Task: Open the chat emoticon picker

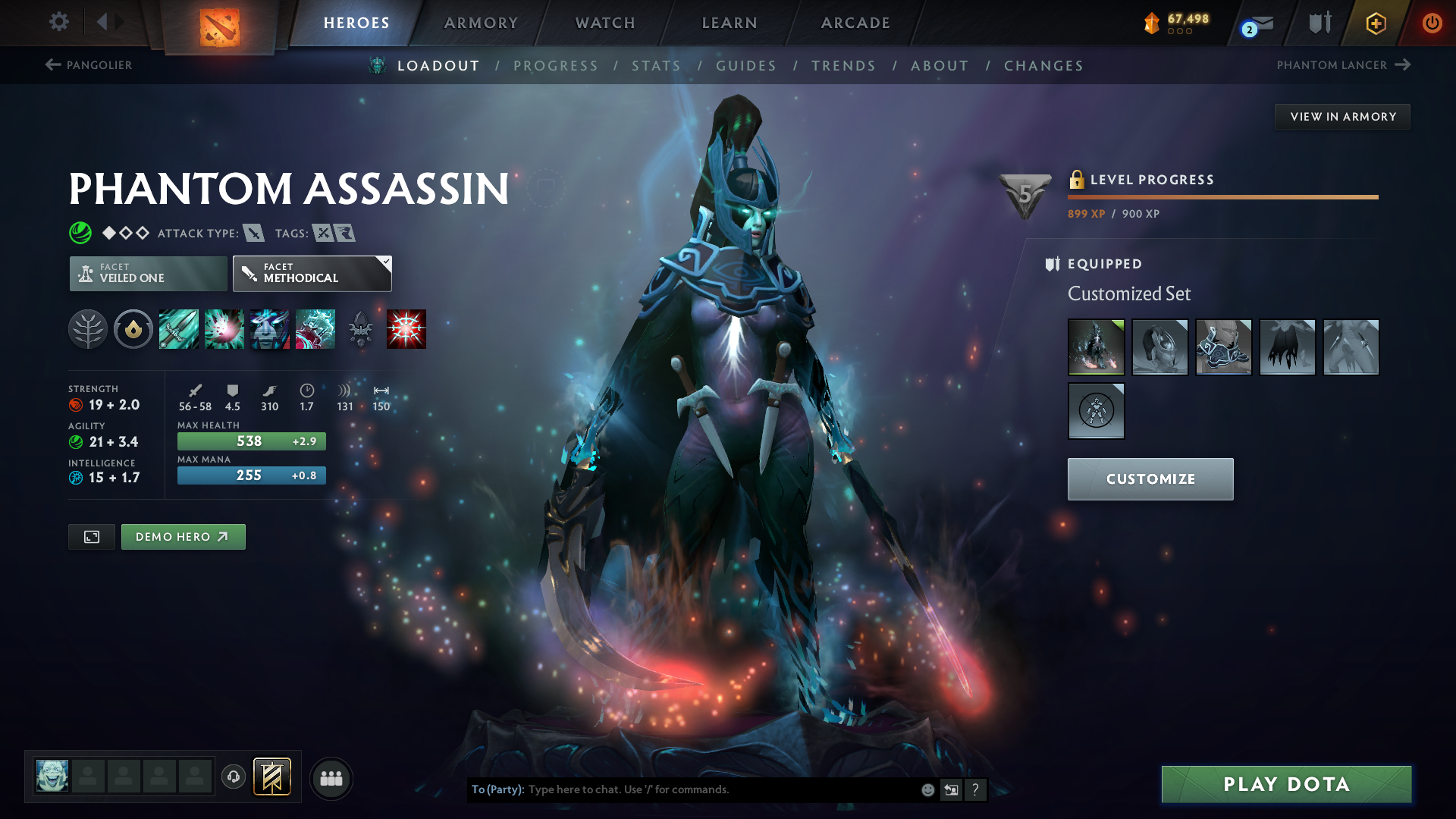Action: pyautogui.click(x=927, y=789)
